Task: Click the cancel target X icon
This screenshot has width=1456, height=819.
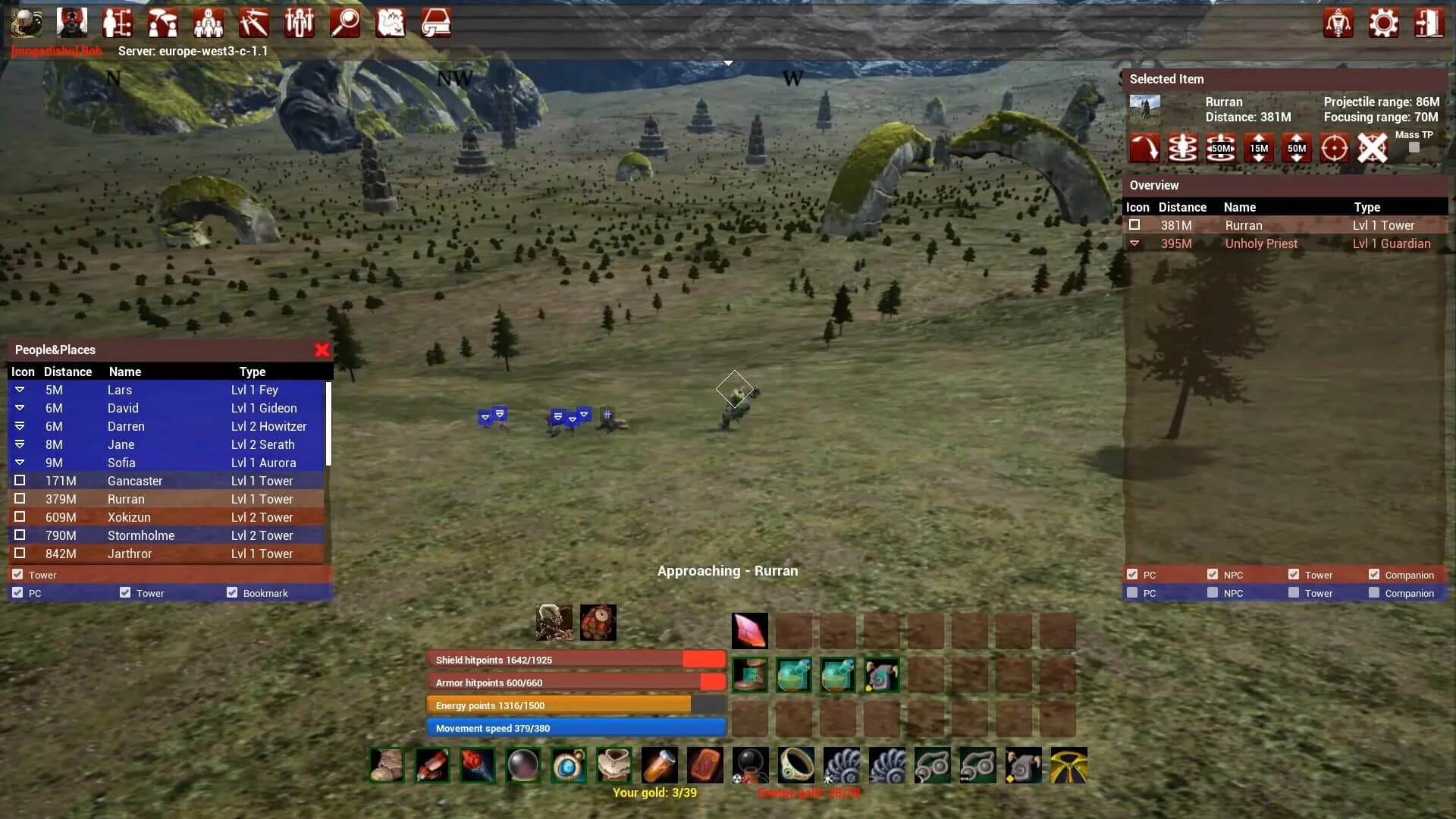Action: click(x=1372, y=148)
